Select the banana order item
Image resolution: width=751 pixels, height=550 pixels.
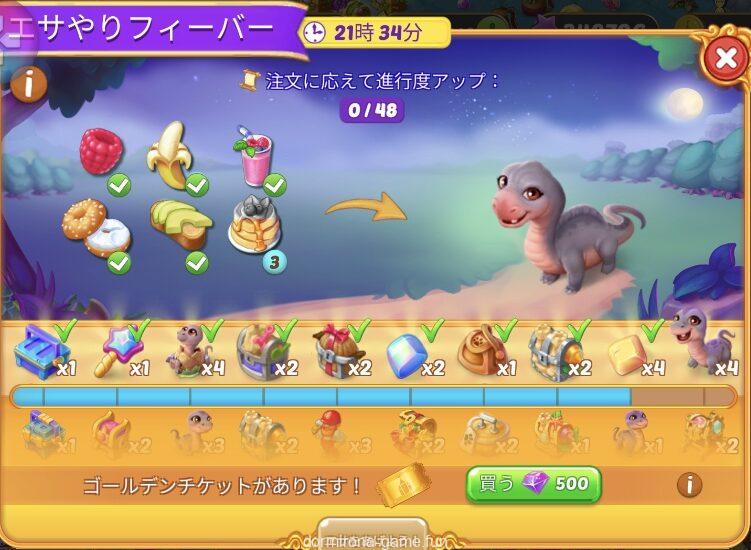coord(169,153)
